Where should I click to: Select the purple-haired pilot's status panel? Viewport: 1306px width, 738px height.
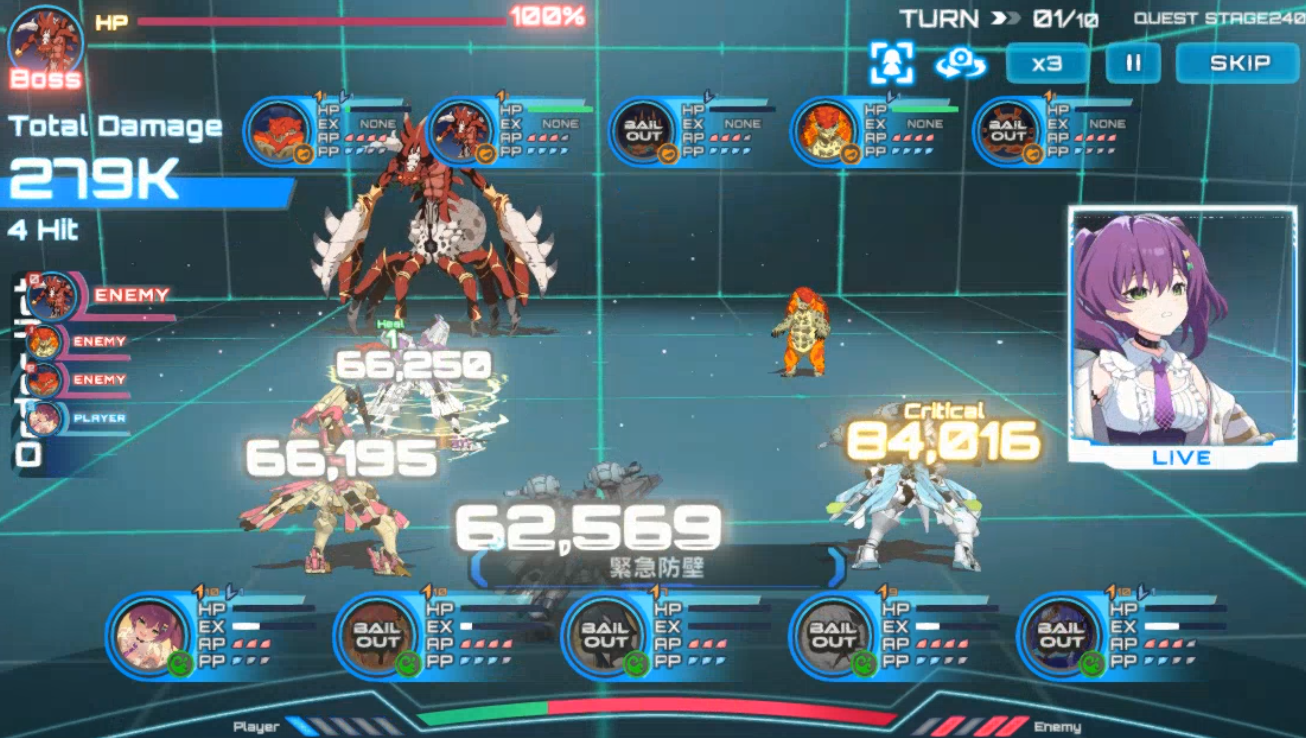click(x=210, y=636)
